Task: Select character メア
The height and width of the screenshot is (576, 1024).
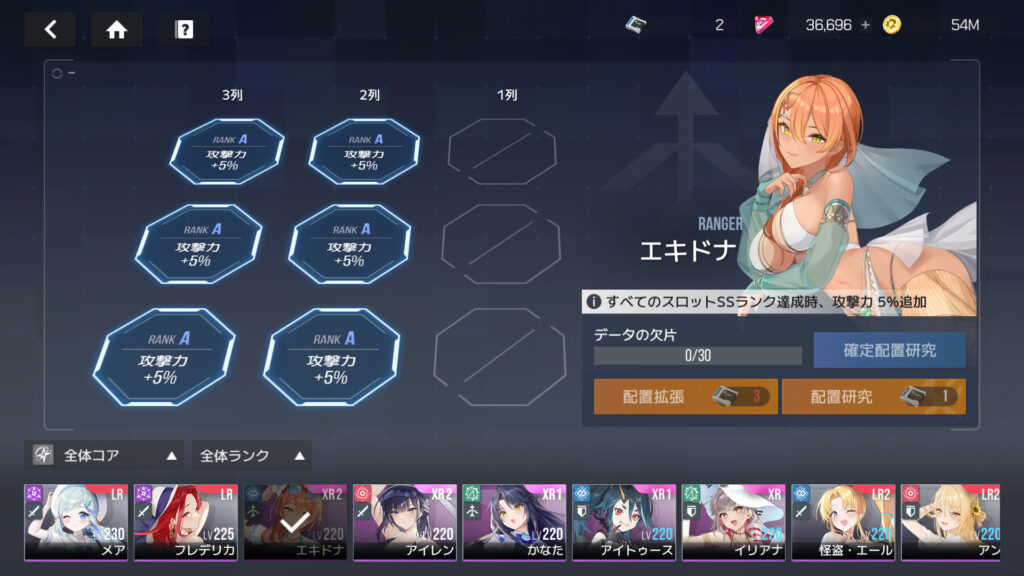Action: tap(76, 522)
